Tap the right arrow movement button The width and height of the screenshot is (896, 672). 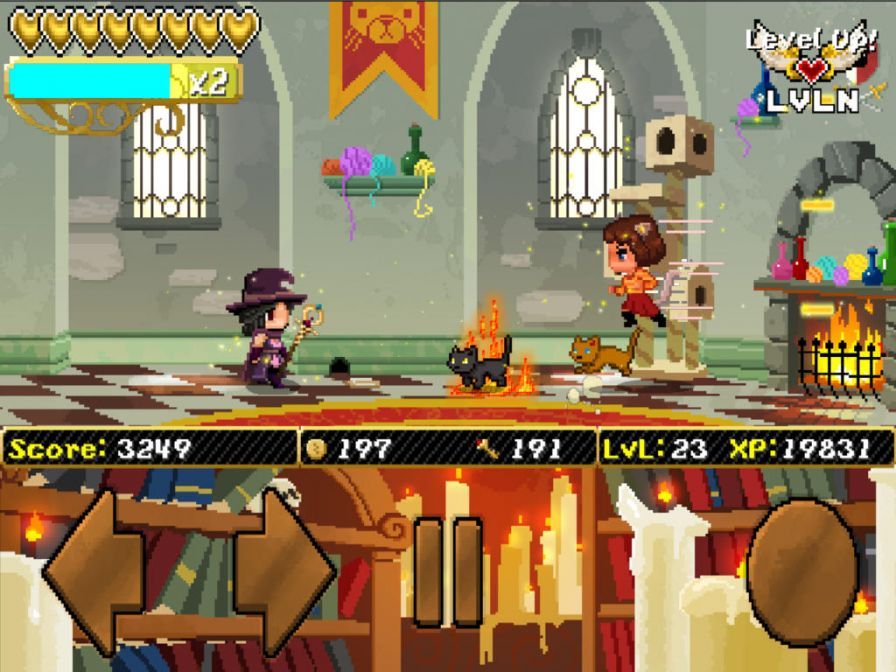coord(285,571)
